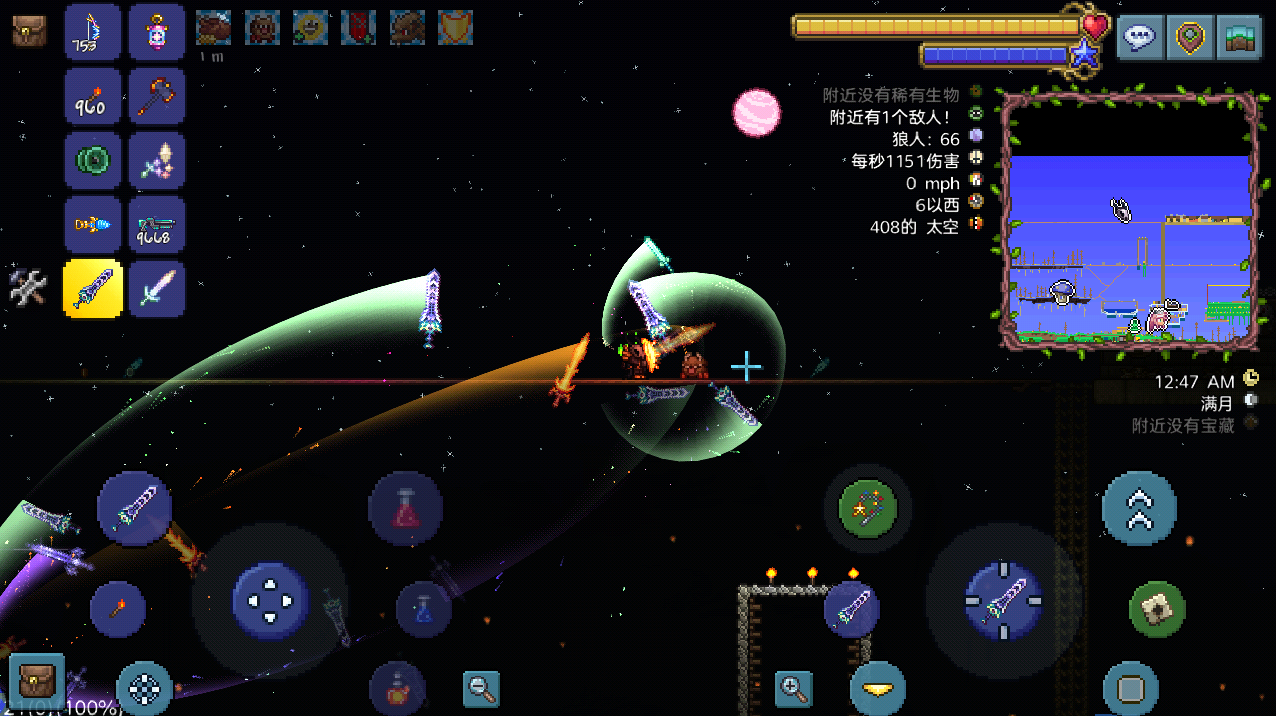Select the torch hotbar slot with 960
The image size is (1276, 716).
pyautogui.click(x=93, y=96)
